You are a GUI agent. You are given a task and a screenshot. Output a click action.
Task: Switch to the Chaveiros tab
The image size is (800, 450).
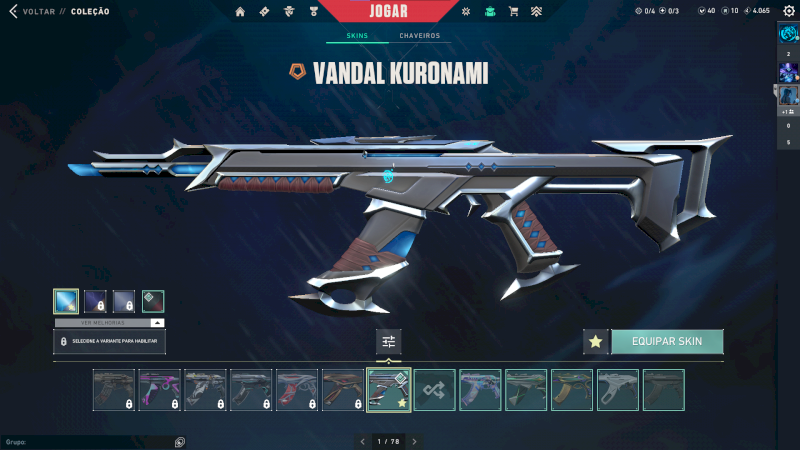coord(419,36)
